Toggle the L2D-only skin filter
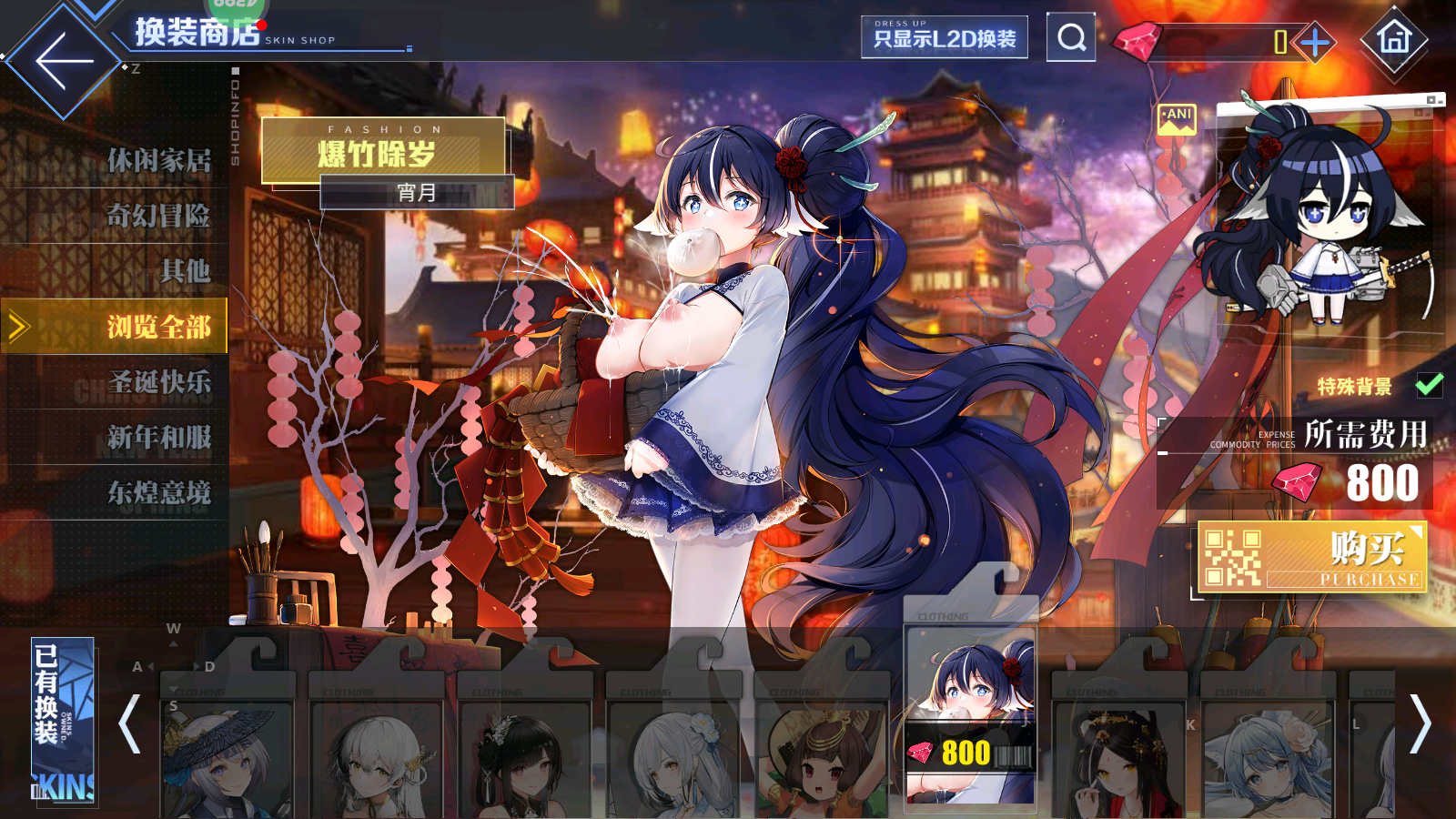The height and width of the screenshot is (819, 1456). click(944, 37)
